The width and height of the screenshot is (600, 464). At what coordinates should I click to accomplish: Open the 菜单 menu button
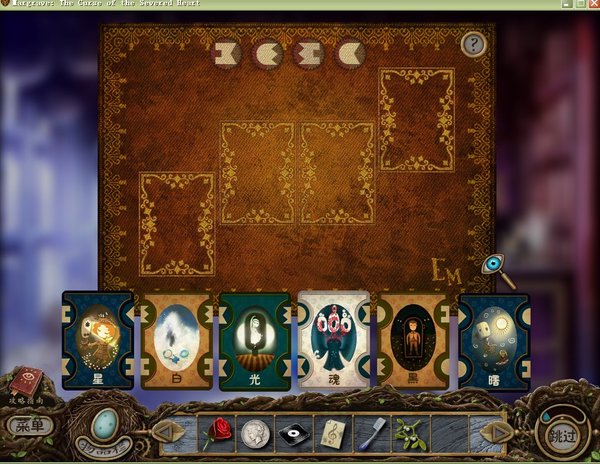click(x=30, y=425)
